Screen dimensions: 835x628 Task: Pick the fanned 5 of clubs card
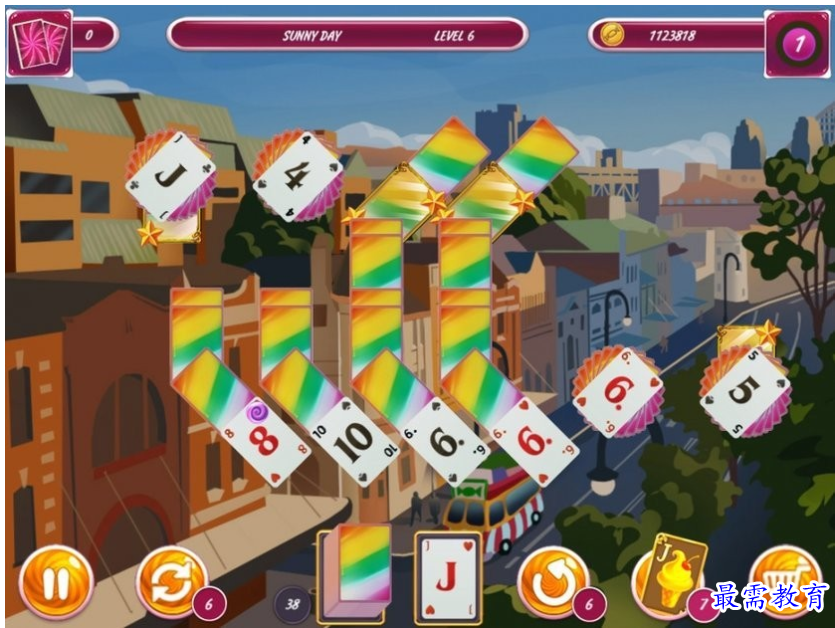[x=745, y=390]
